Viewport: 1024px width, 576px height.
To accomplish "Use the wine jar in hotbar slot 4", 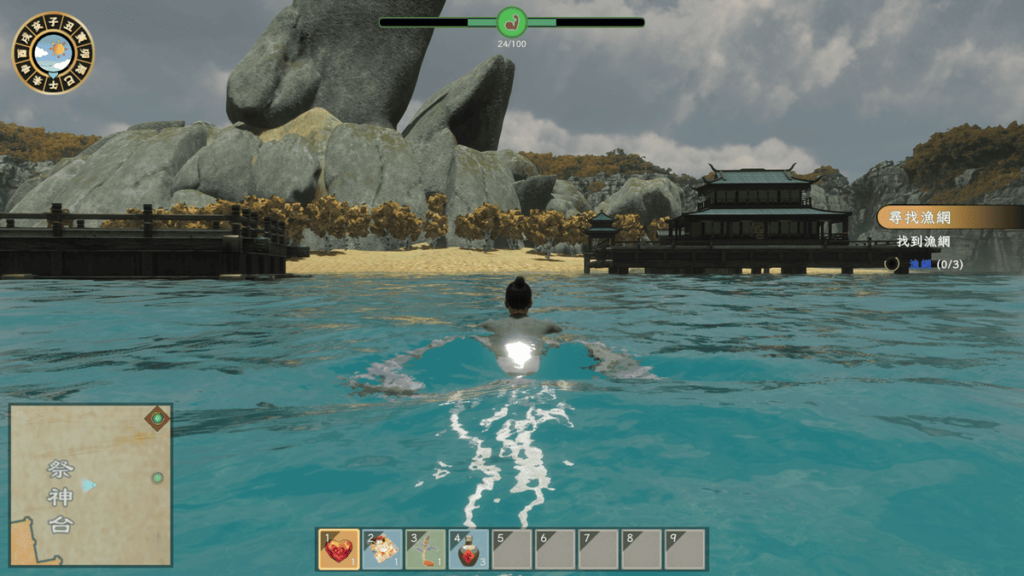I will (468, 549).
